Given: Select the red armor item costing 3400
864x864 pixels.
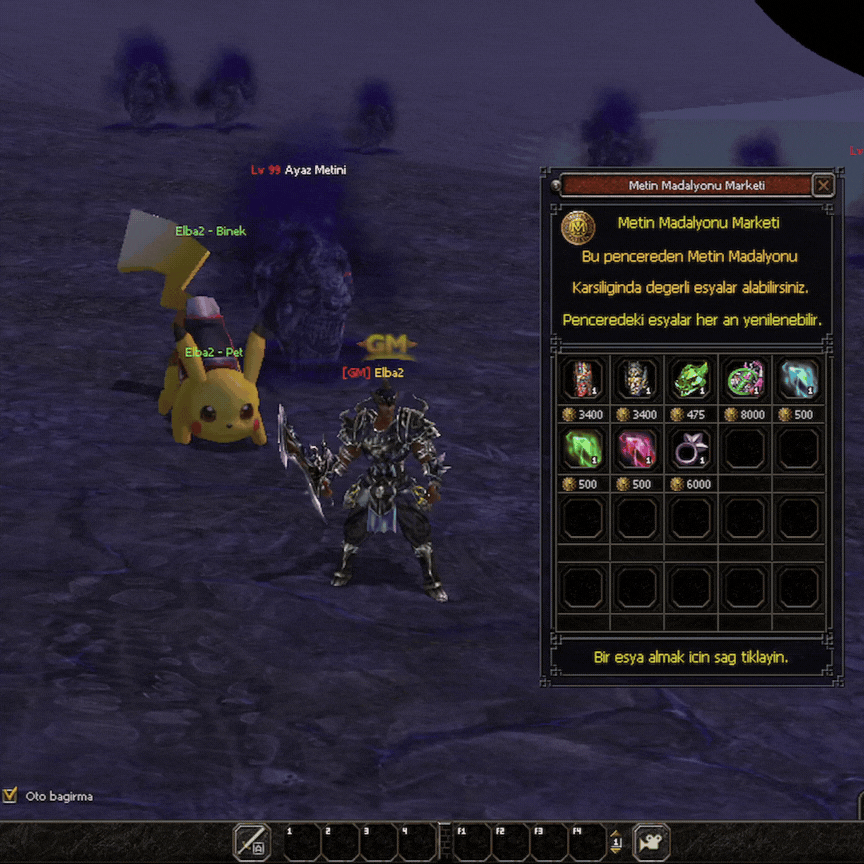Looking at the screenshot, I should point(583,379).
